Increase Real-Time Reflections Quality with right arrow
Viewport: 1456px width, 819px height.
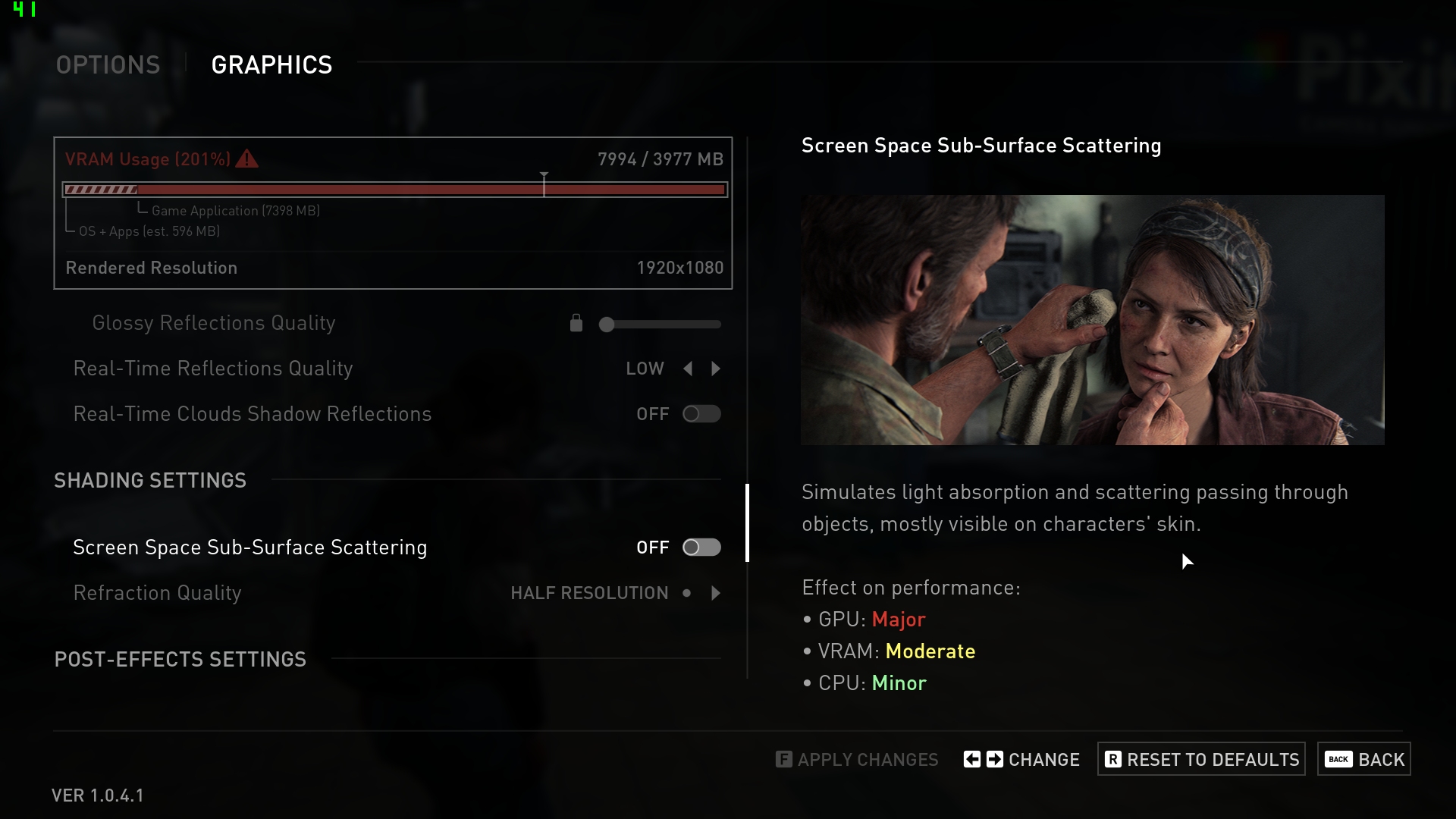(716, 369)
